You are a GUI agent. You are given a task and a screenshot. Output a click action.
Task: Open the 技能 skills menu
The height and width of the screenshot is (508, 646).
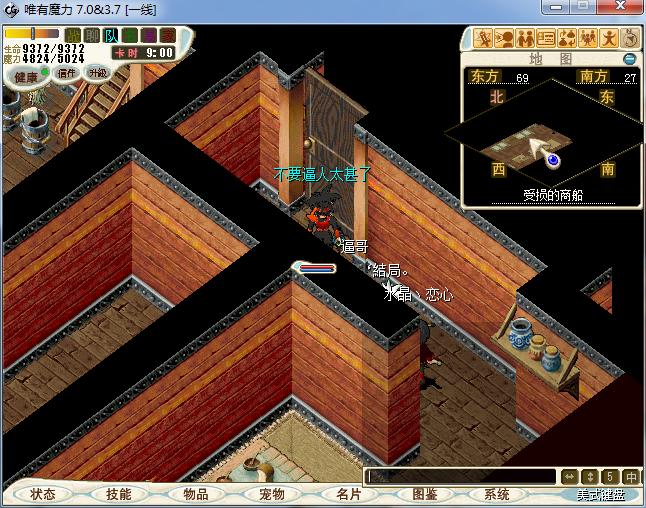(x=118, y=494)
